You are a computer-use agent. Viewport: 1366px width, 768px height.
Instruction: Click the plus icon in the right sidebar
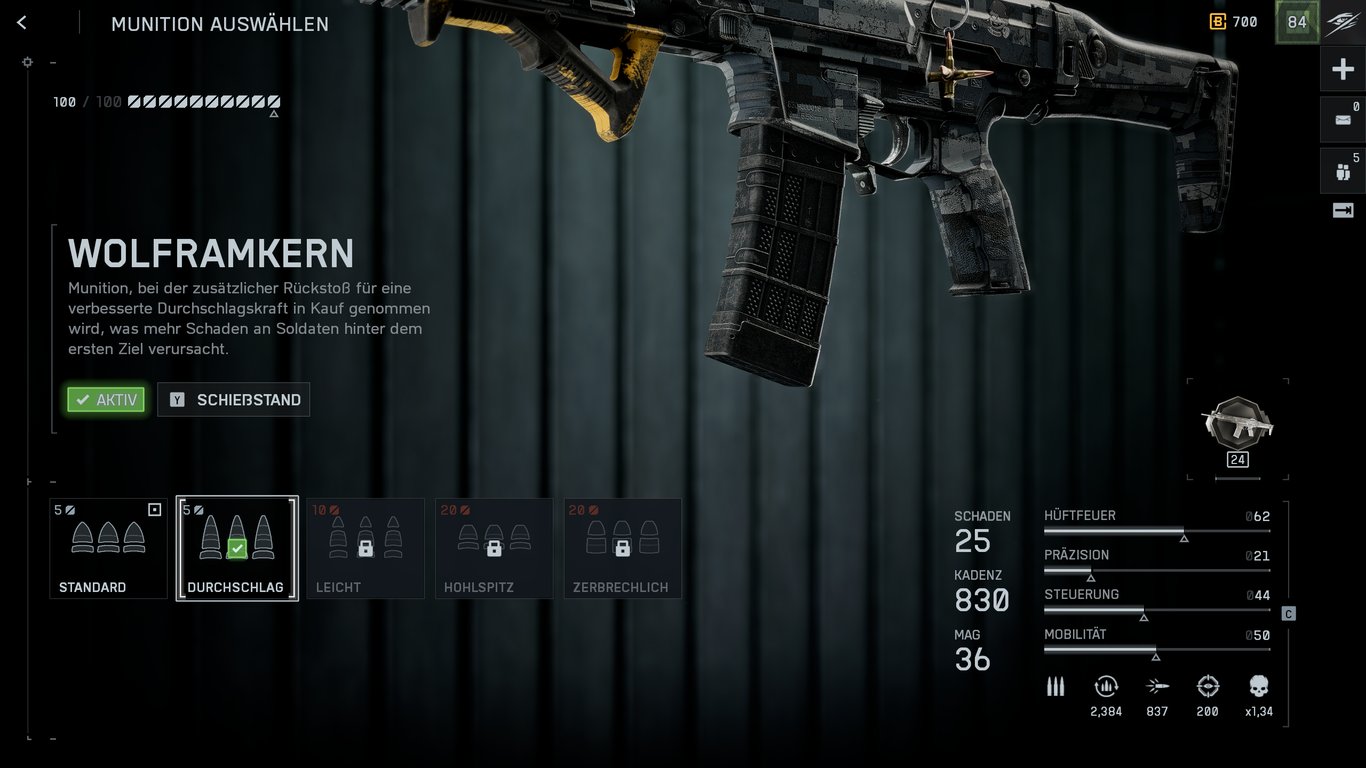1342,68
